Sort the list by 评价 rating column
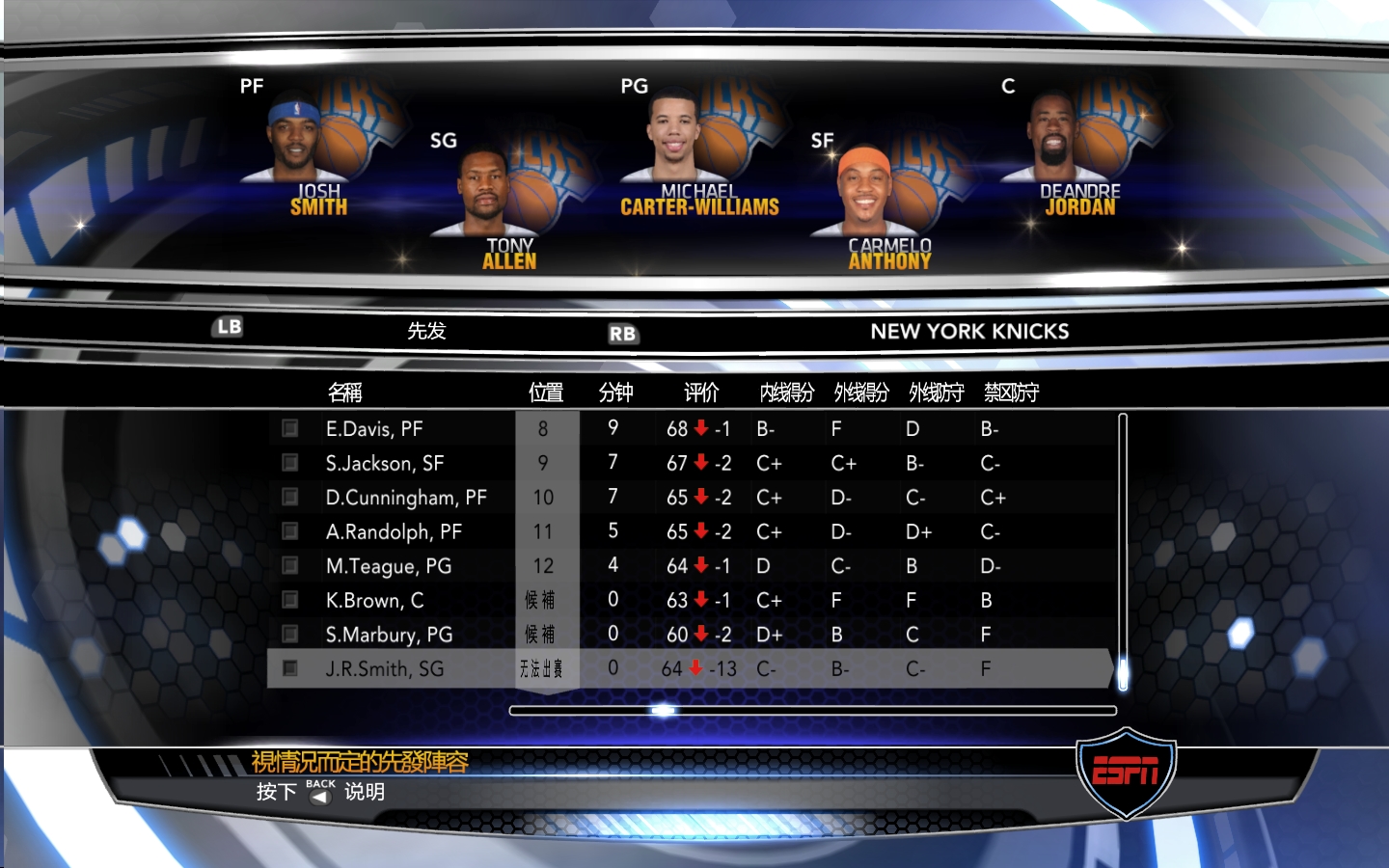Screen dimensions: 1389x868 point(701,393)
